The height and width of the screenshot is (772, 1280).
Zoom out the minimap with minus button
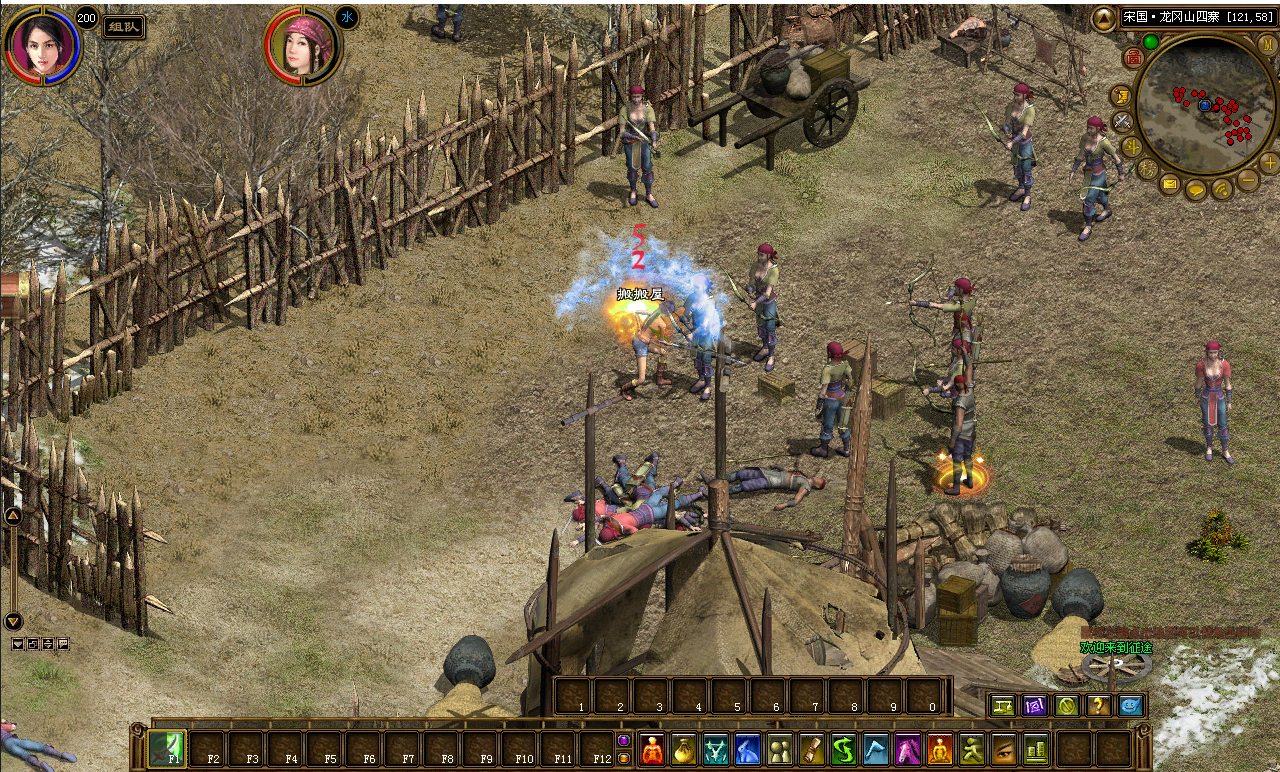(1248, 180)
